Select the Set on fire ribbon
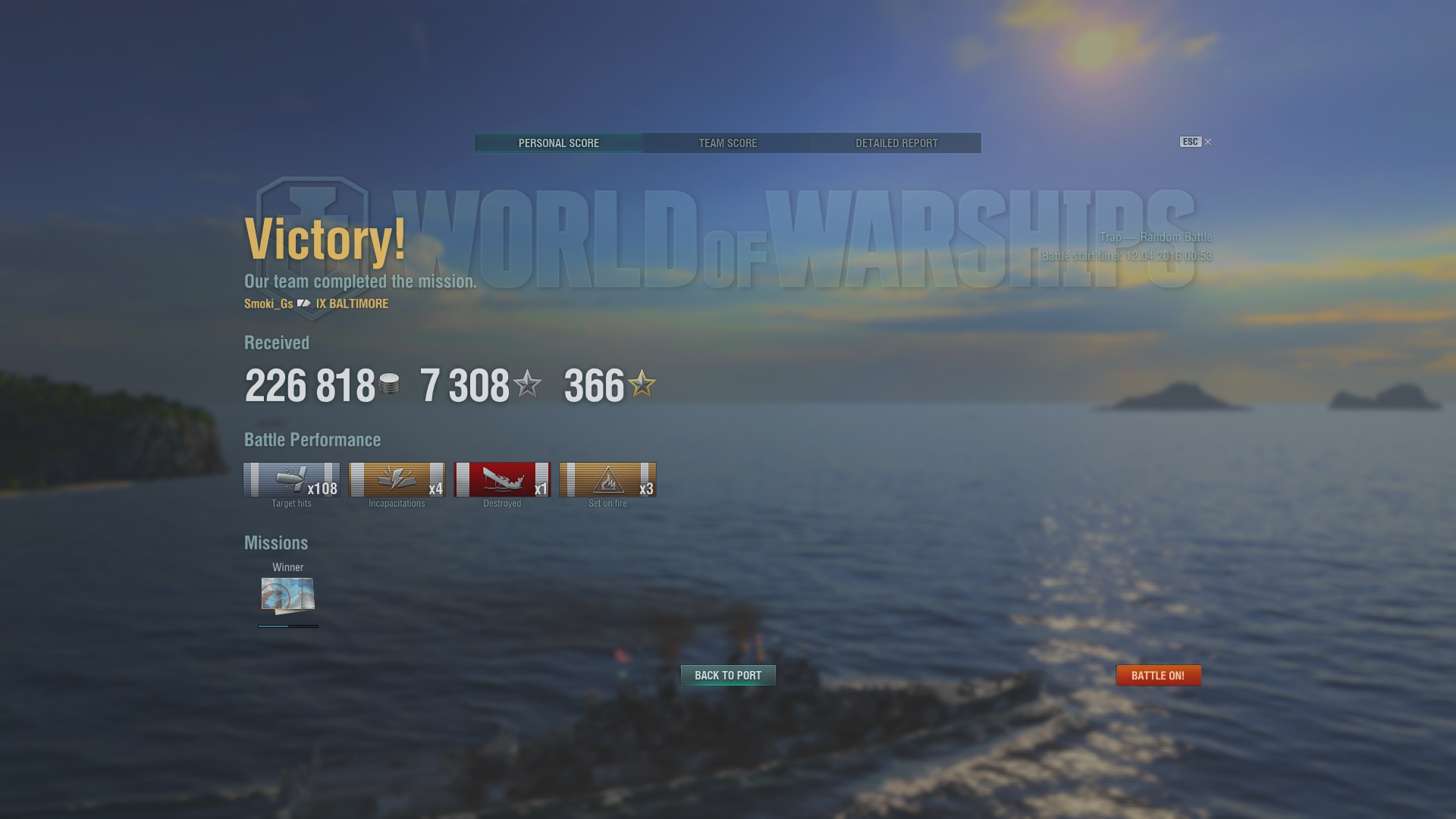Viewport: 1456px width, 819px height. [607, 480]
